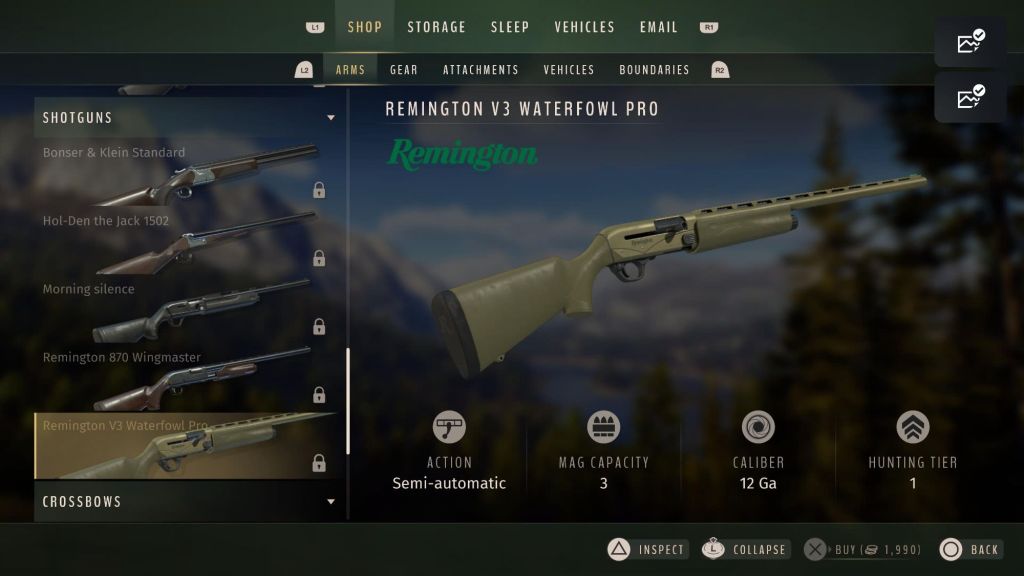
Task: Show the Attachments shop category
Action: pos(481,70)
